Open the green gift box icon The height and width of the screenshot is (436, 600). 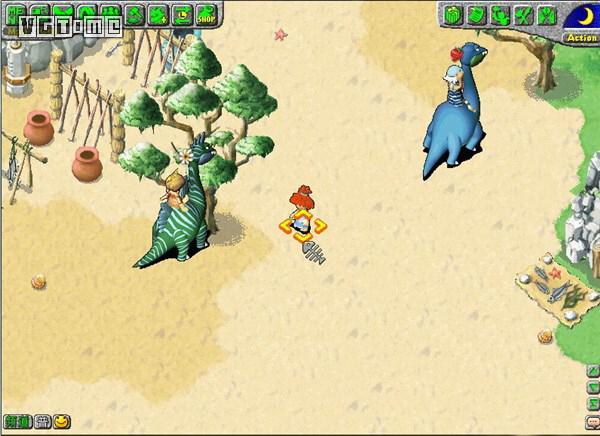(x=451, y=15)
